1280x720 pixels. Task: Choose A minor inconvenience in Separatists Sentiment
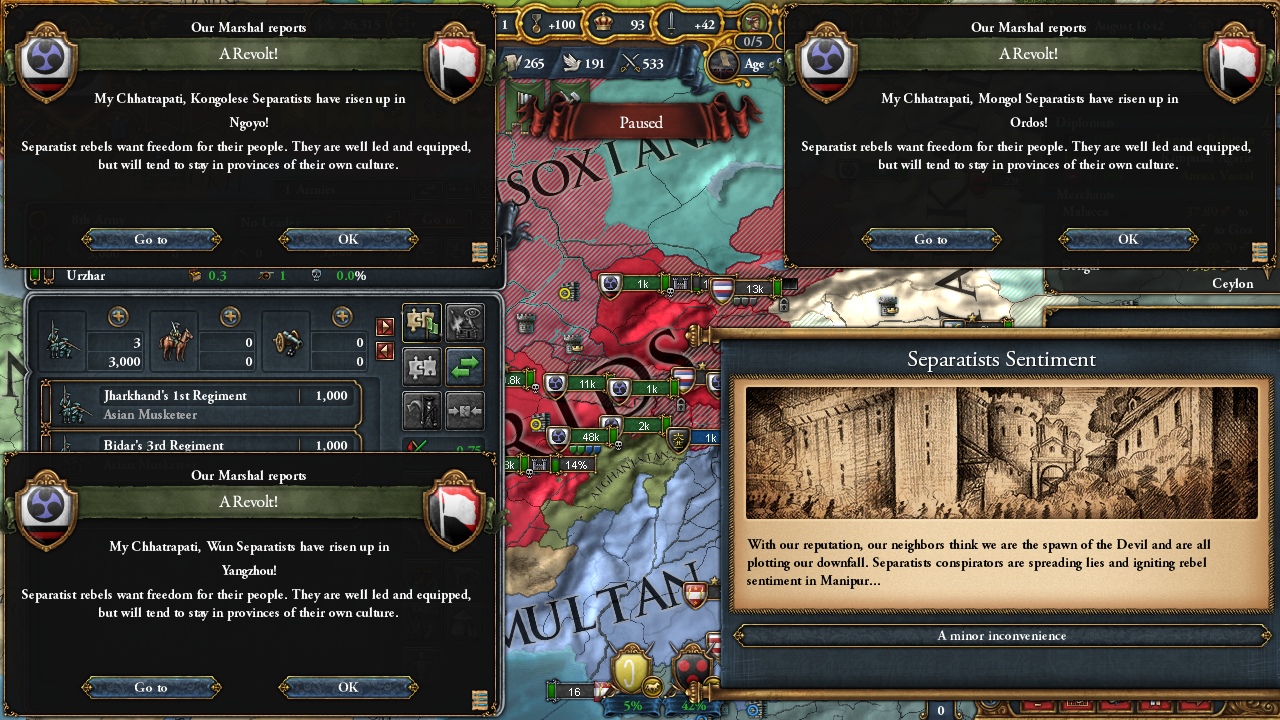[x=1000, y=635]
